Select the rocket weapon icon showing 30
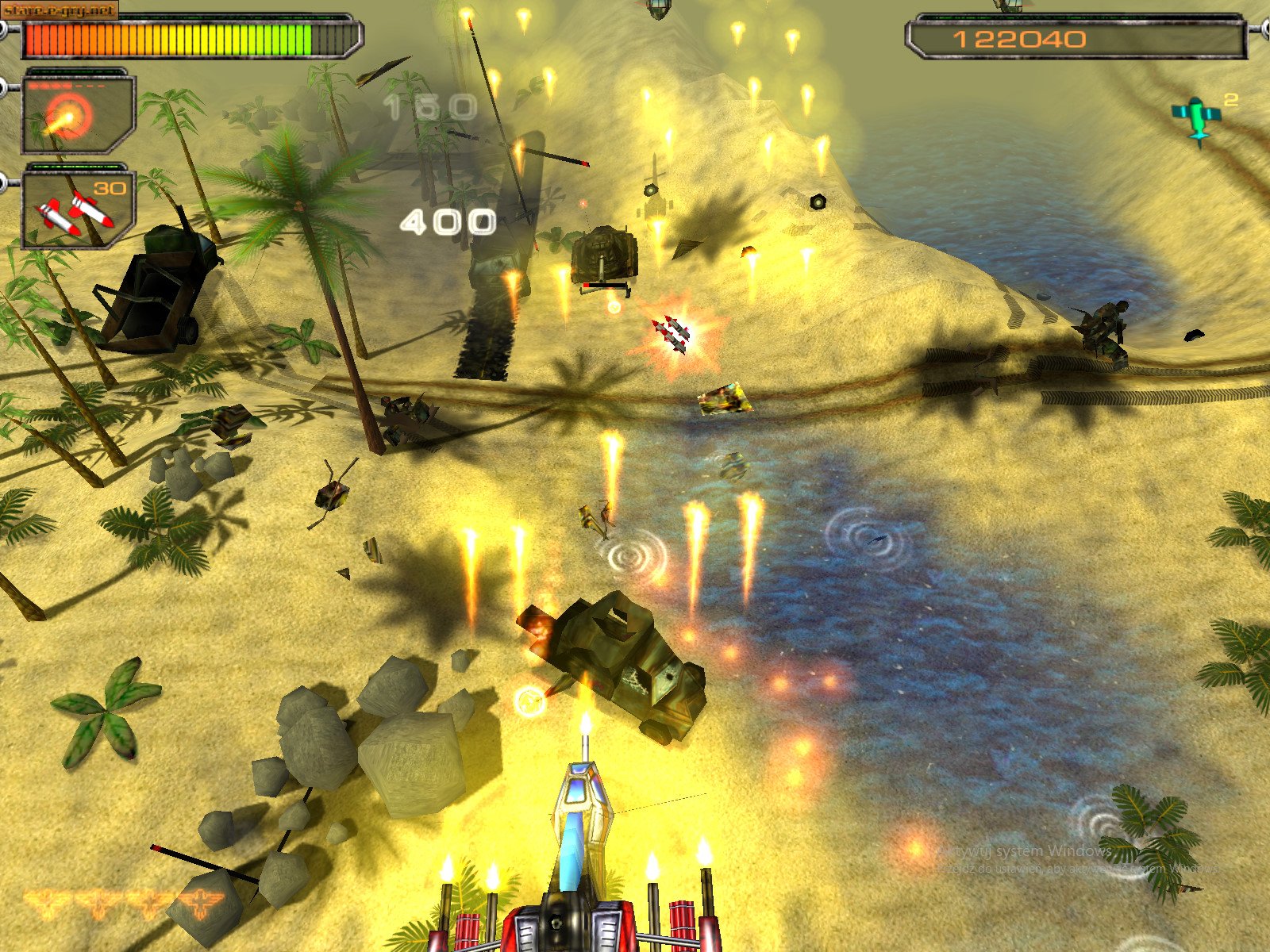1270x952 pixels. [x=75, y=210]
